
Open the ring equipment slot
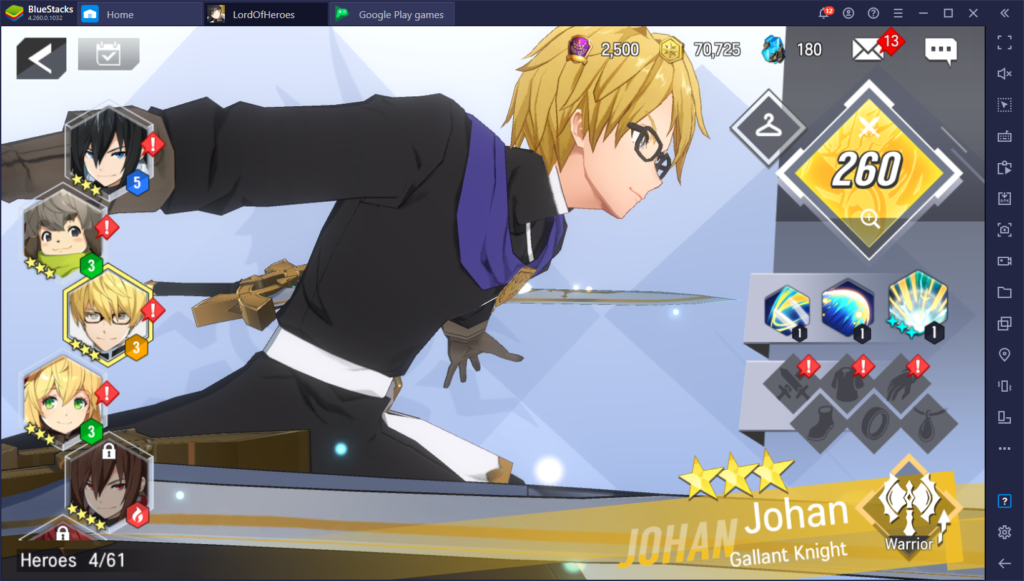point(875,421)
